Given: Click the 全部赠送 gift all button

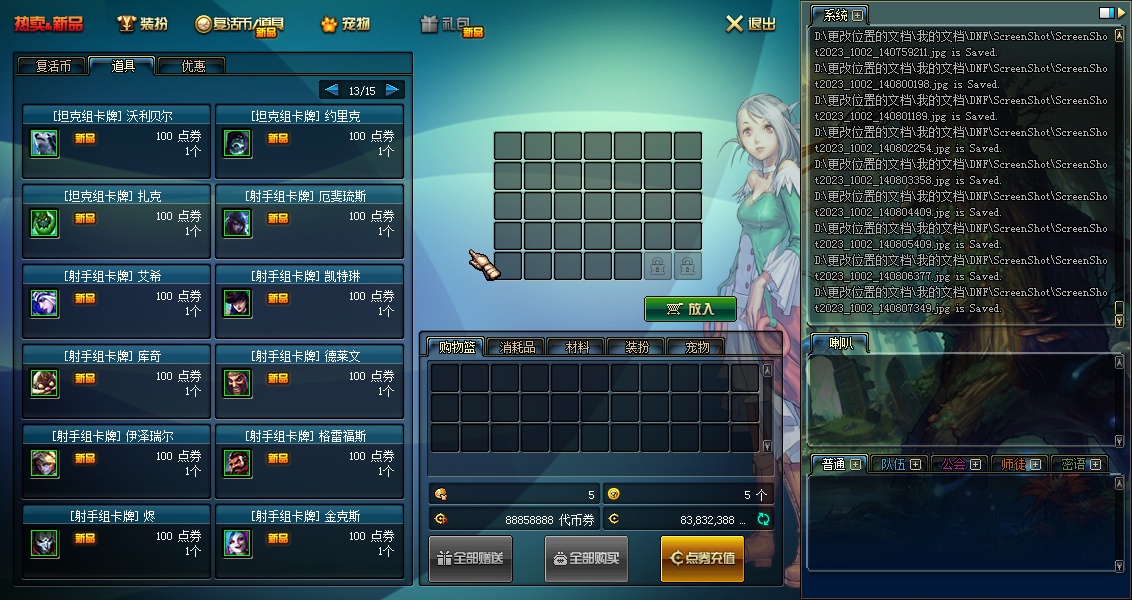Looking at the screenshot, I should [470, 558].
